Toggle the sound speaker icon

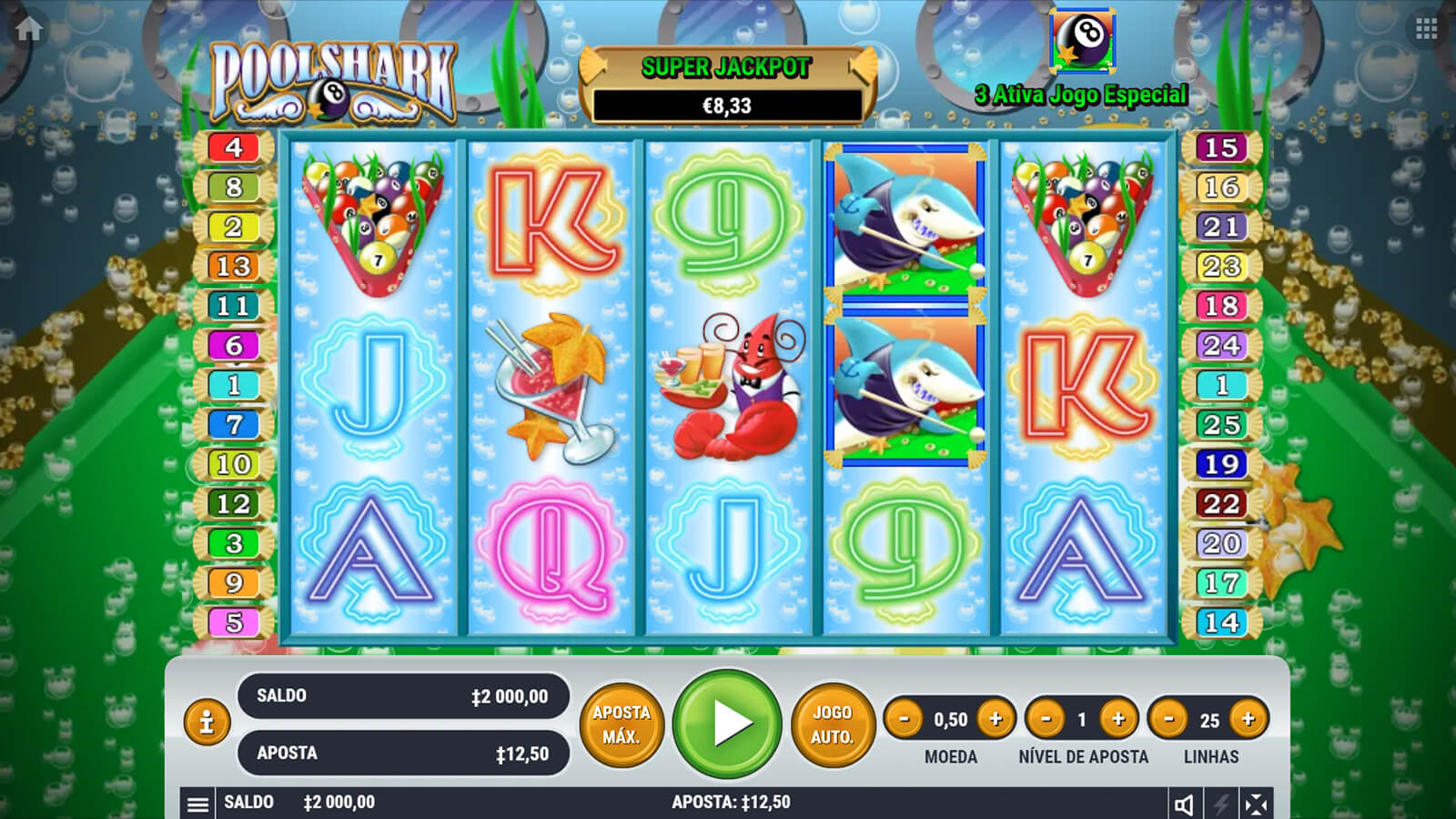[x=1184, y=804]
